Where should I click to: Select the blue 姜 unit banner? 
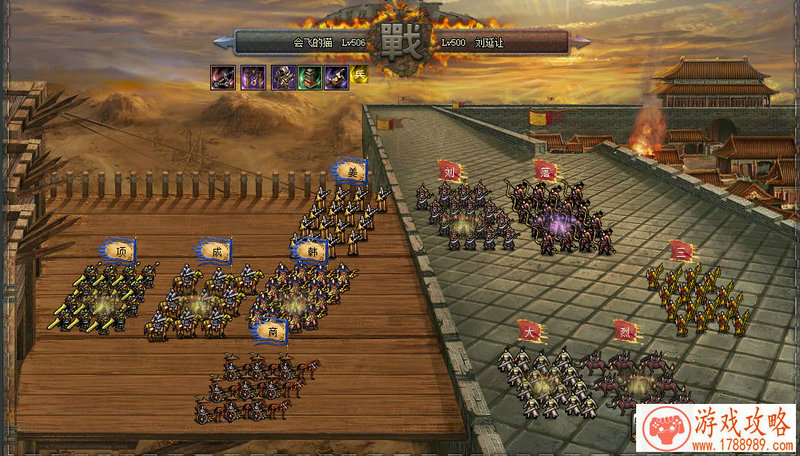coord(350,171)
